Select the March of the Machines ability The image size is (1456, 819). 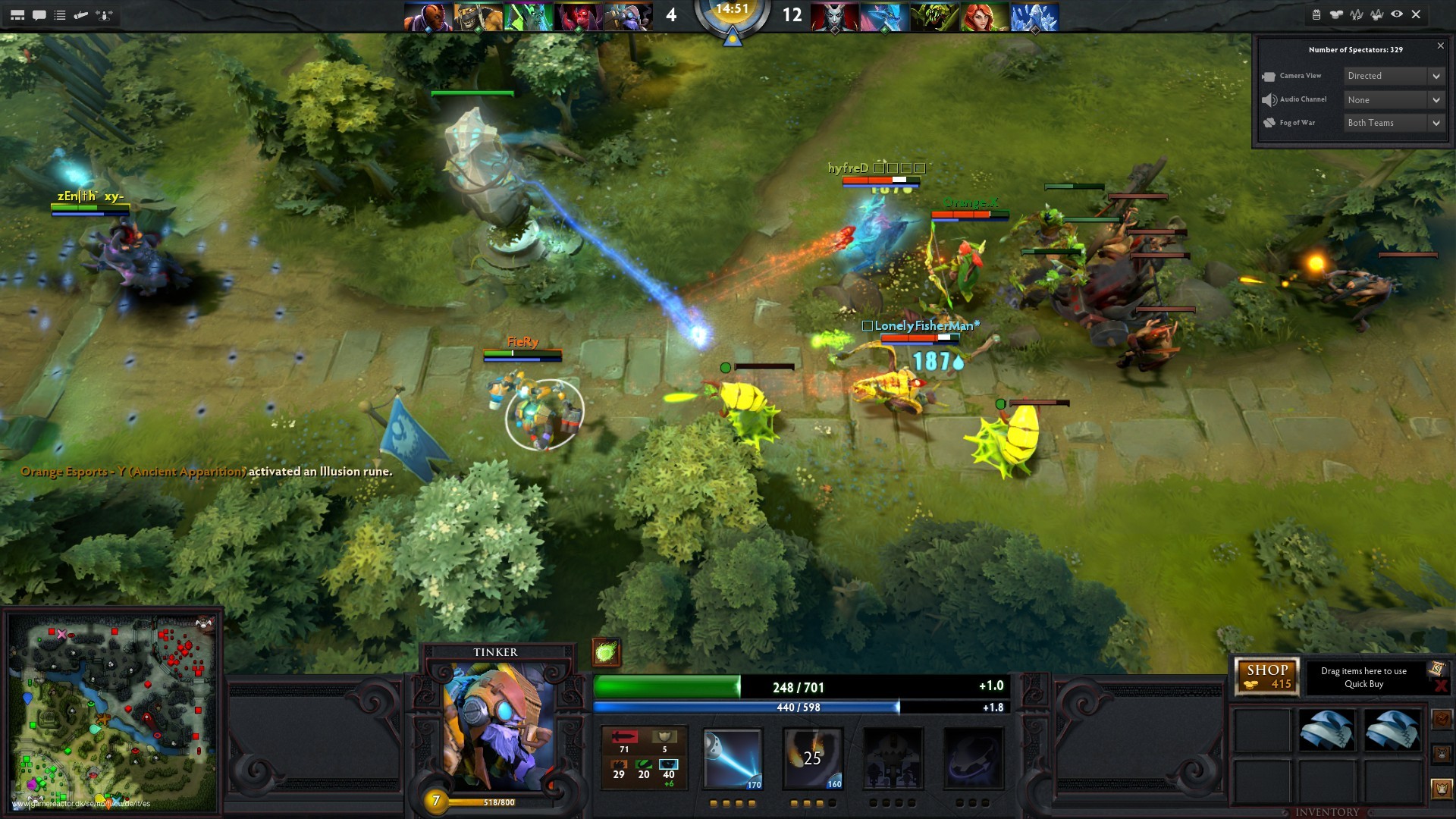point(893,758)
